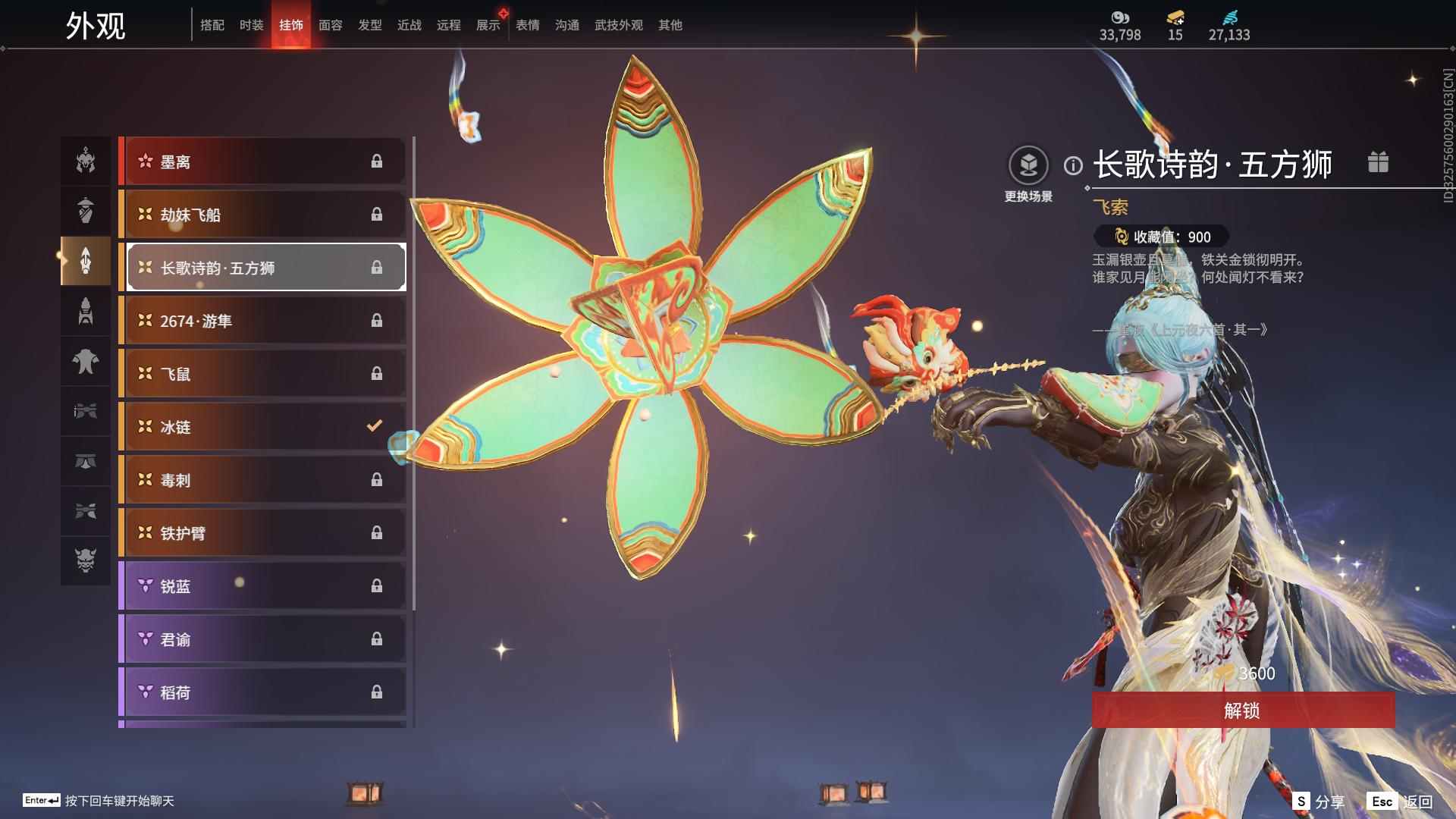The height and width of the screenshot is (819, 1456).
Task: Select the 铁护臂 entry
Action: [x=263, y=533]
